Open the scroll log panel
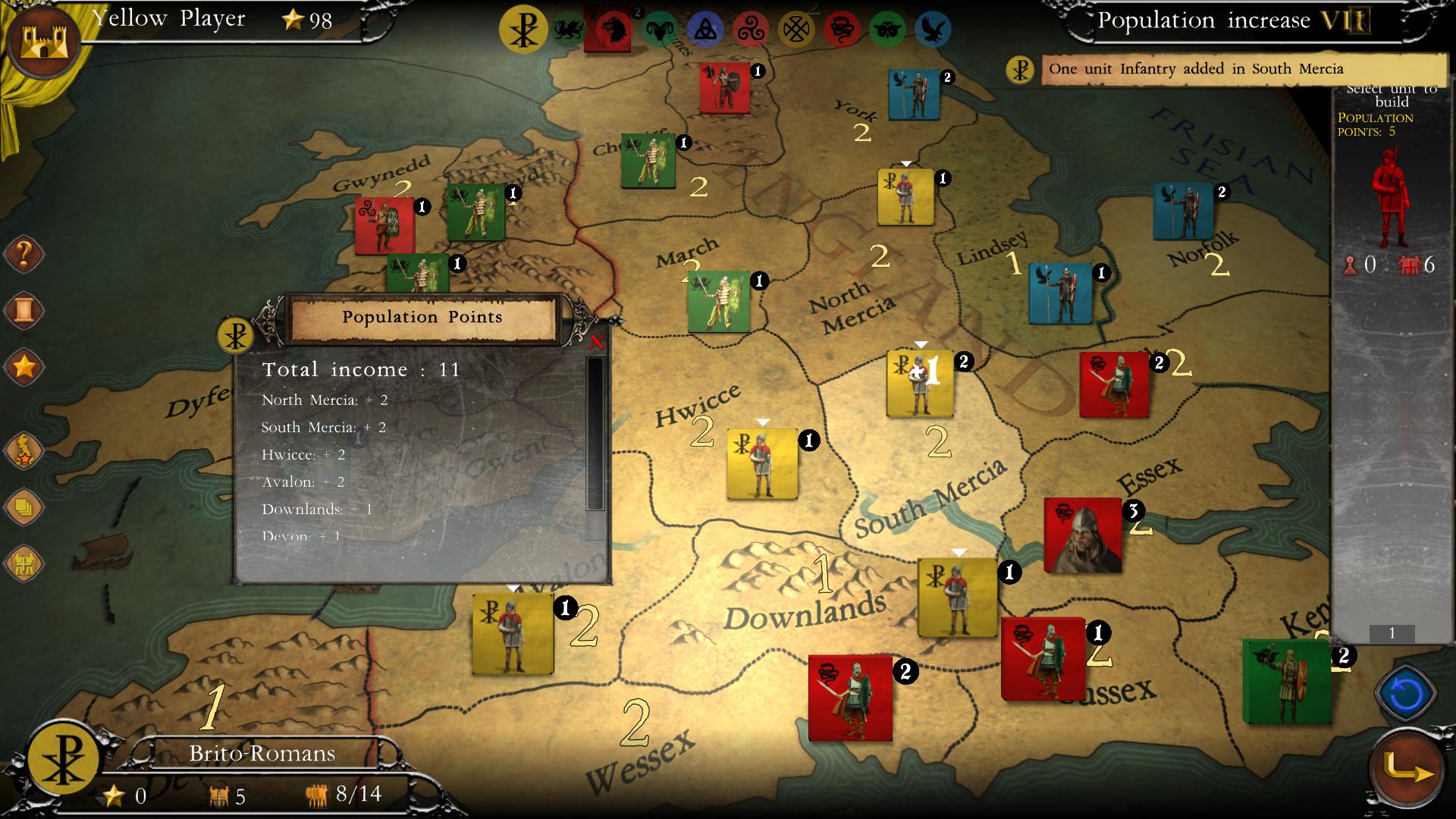1456x819 pixels. coord(23,309)
